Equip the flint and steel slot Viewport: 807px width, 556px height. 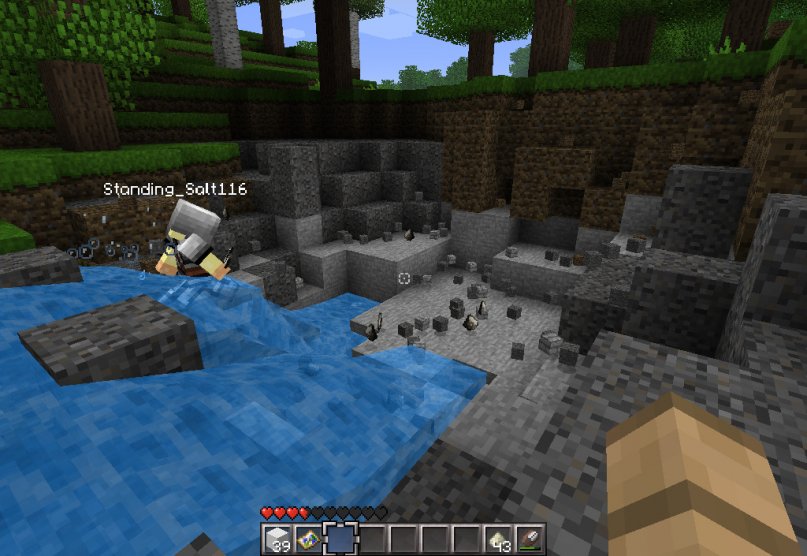point(529,539)
